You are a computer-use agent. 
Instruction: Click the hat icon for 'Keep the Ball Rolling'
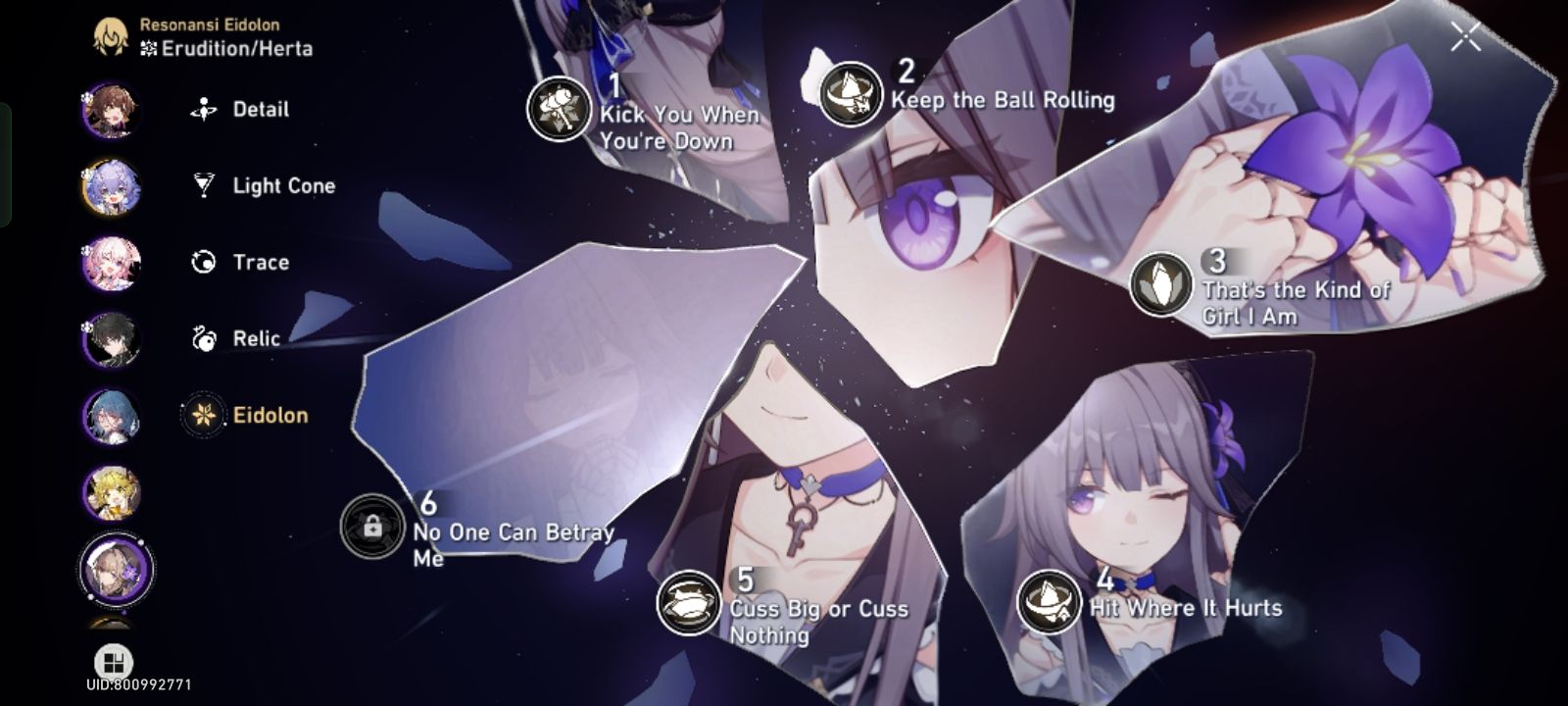point(850,95)
